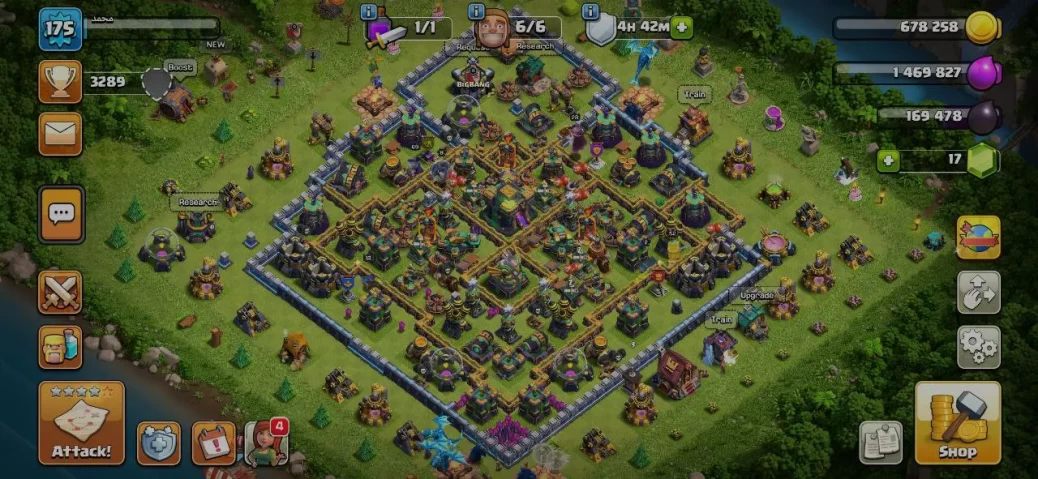1038x479 pixels.
Task: Open the crossed swords battle log
Action: click(x=60, y=292)
